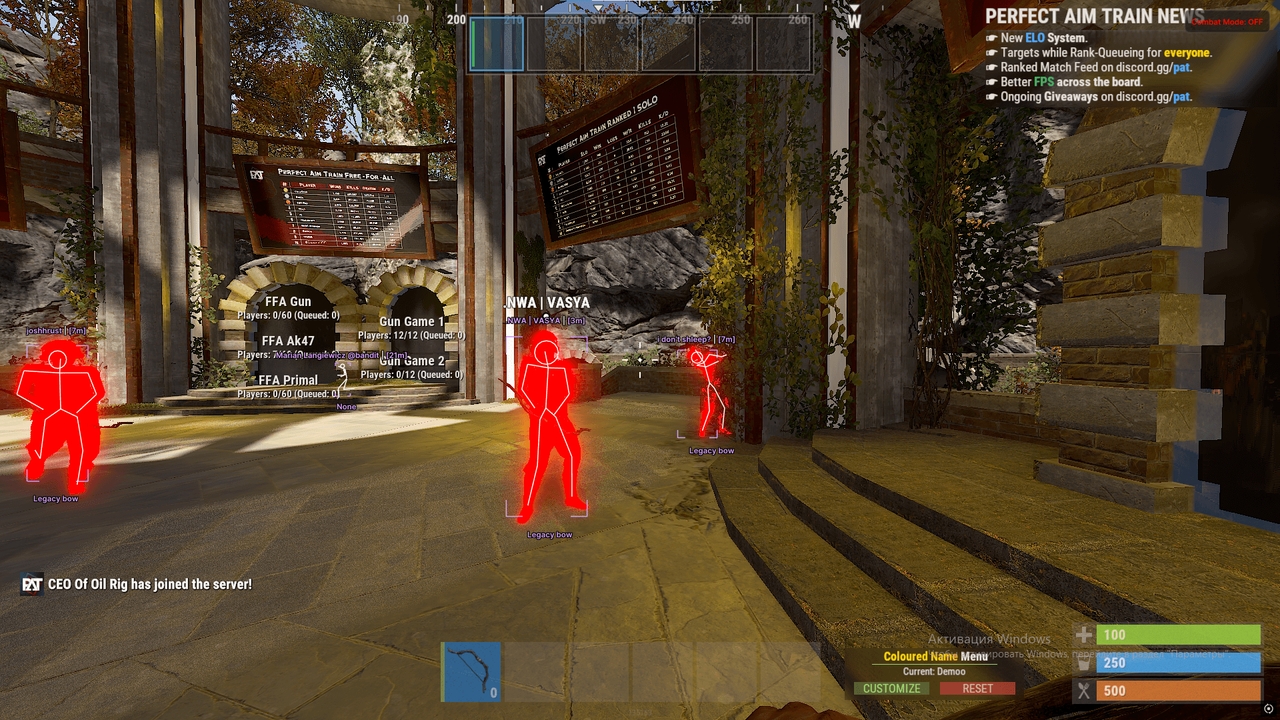Click the health plus icon near the green bar
Image resolution: width=1280 pixels, height=720 pixels.
[1085, 634]
